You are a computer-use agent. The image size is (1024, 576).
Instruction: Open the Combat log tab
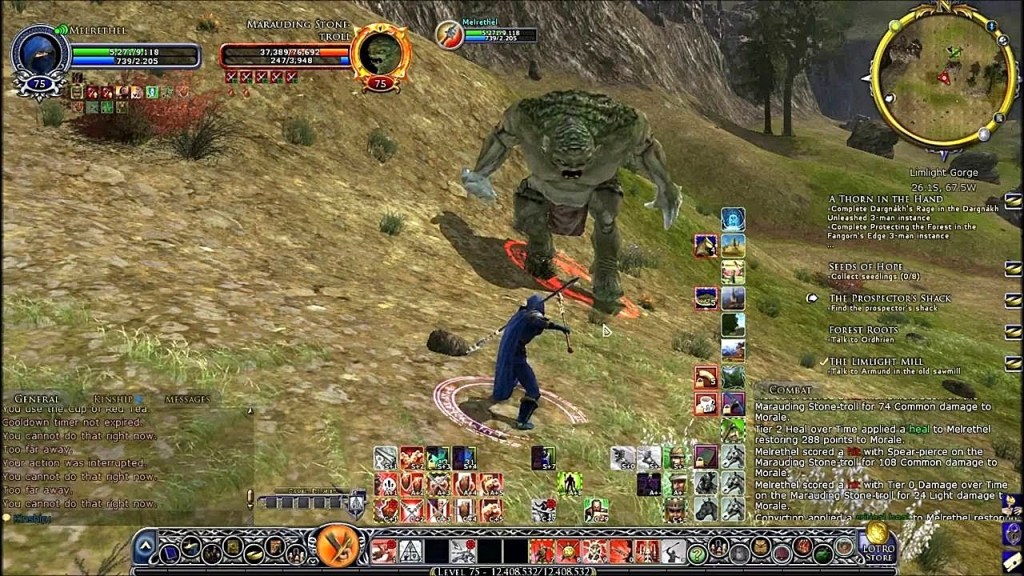pos(790,390)
